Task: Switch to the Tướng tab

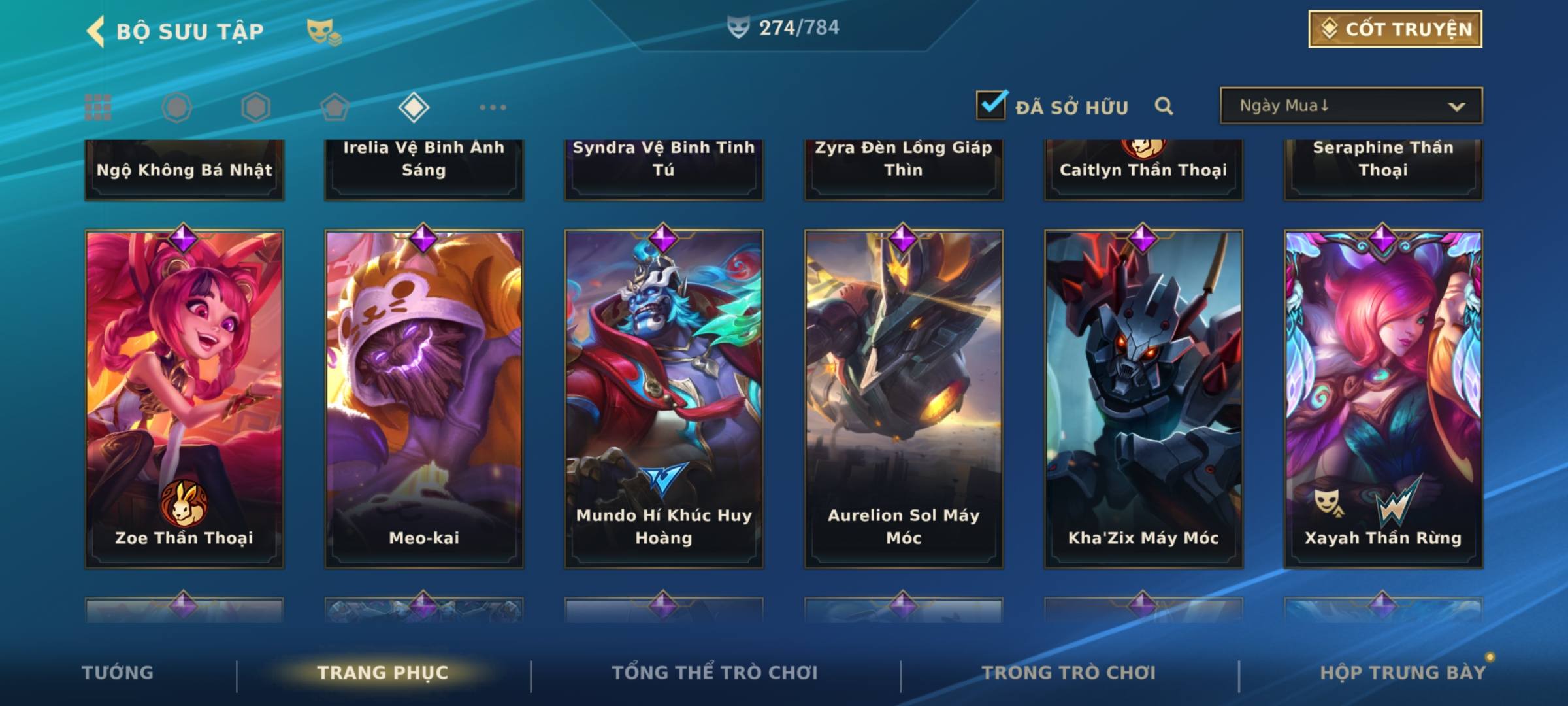Action: click(118, 673)
